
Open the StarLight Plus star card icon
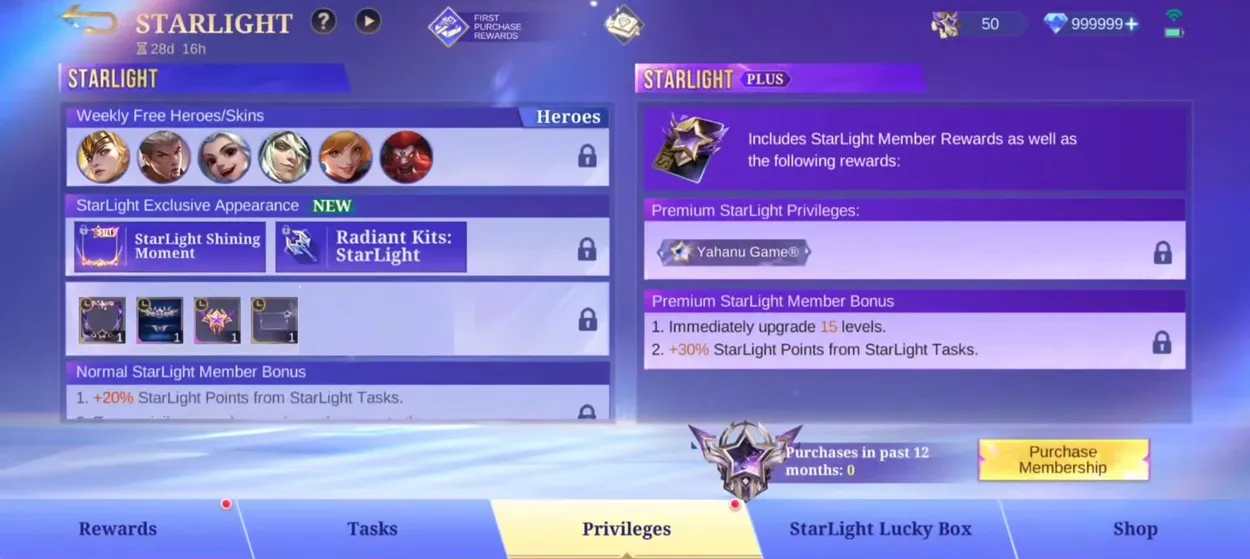coord(689,149)
